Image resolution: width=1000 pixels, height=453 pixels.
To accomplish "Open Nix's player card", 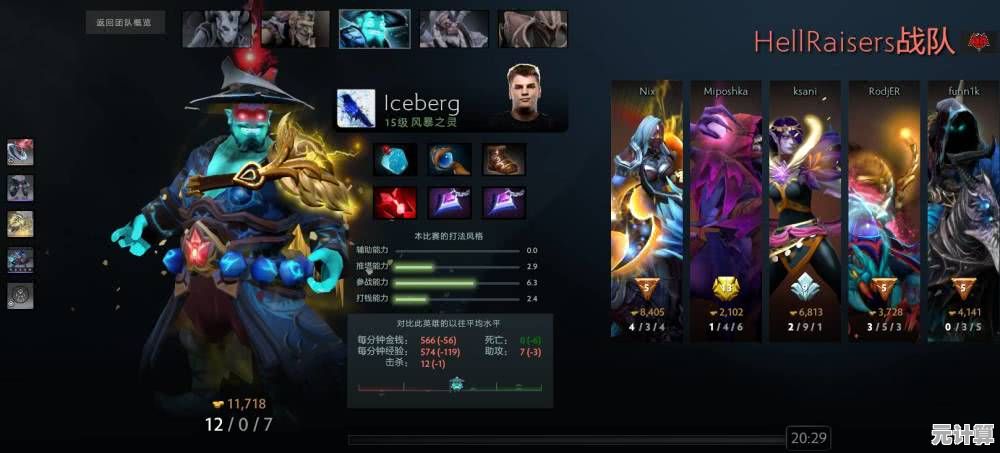I will 647,208.
